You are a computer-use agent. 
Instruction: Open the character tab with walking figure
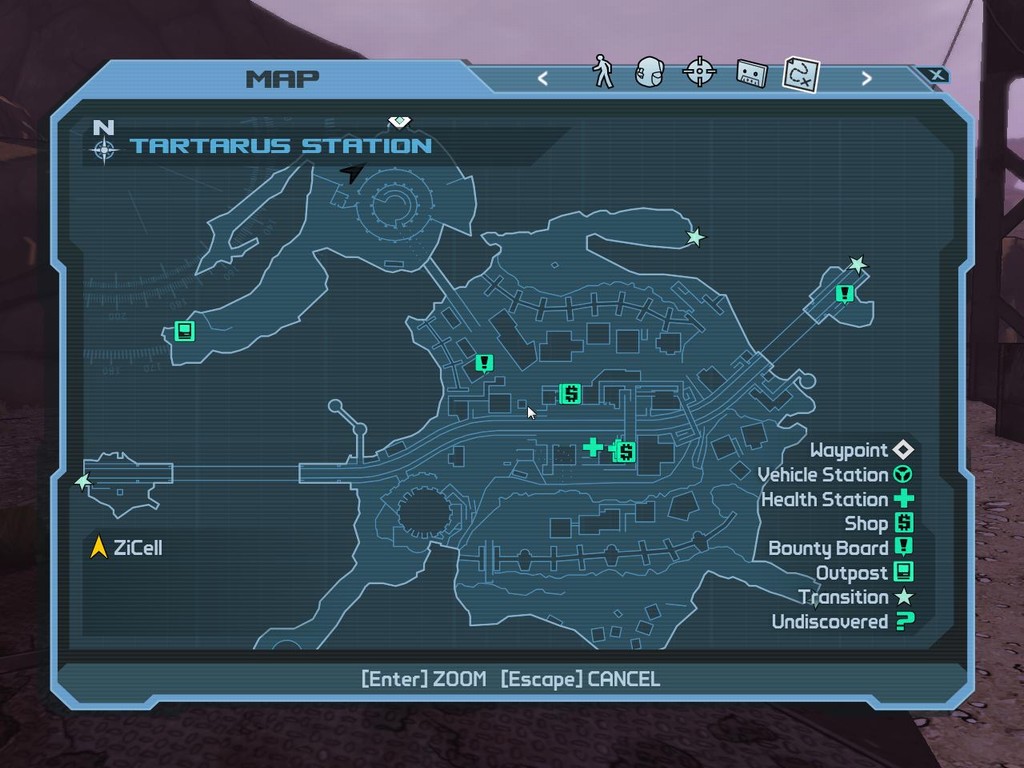(603, 72)
